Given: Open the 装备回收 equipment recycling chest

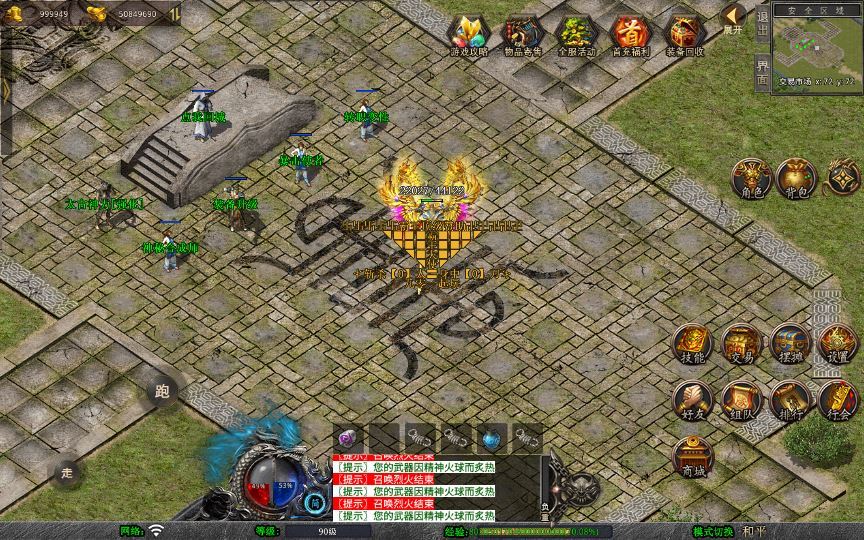Looking at the screenshot, I should 685,35.
